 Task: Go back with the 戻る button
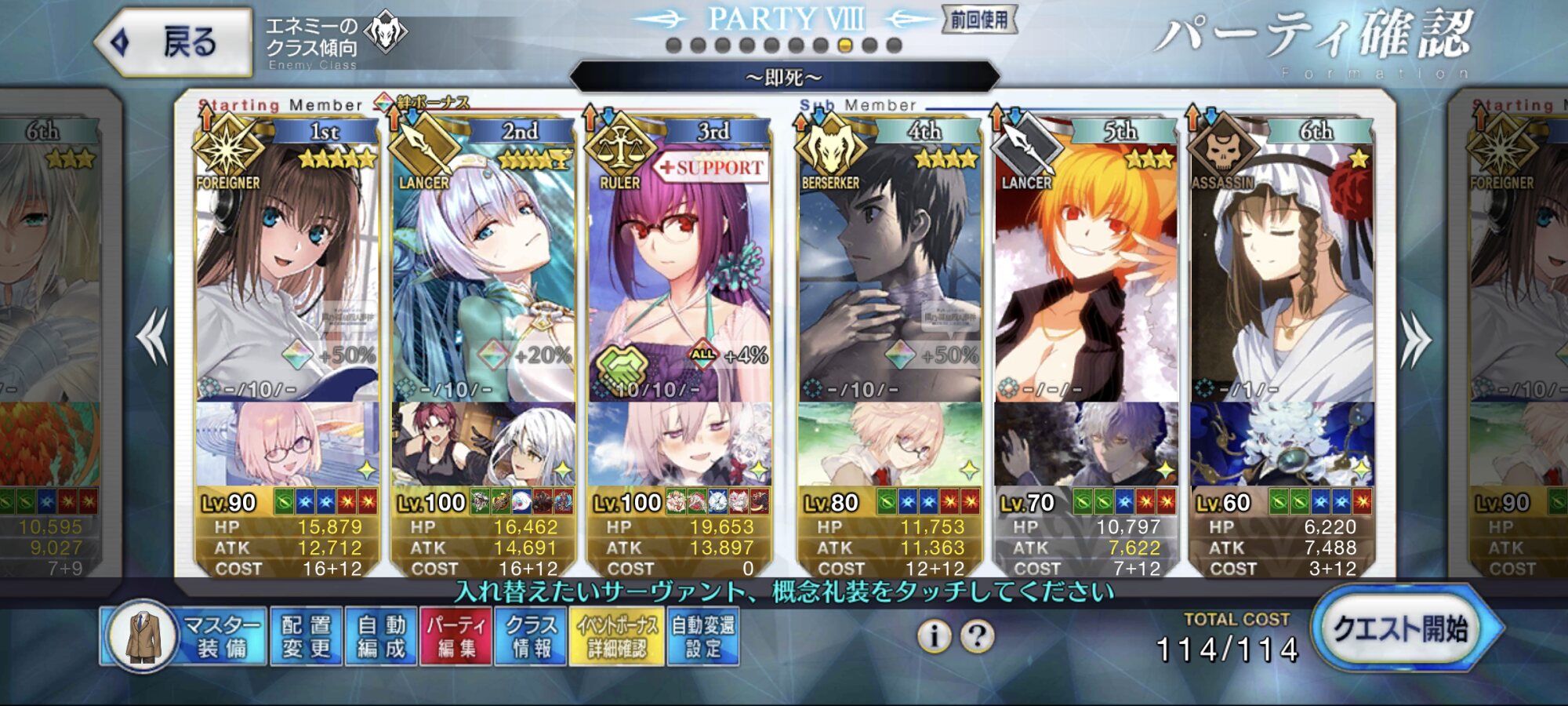[174, 42]
